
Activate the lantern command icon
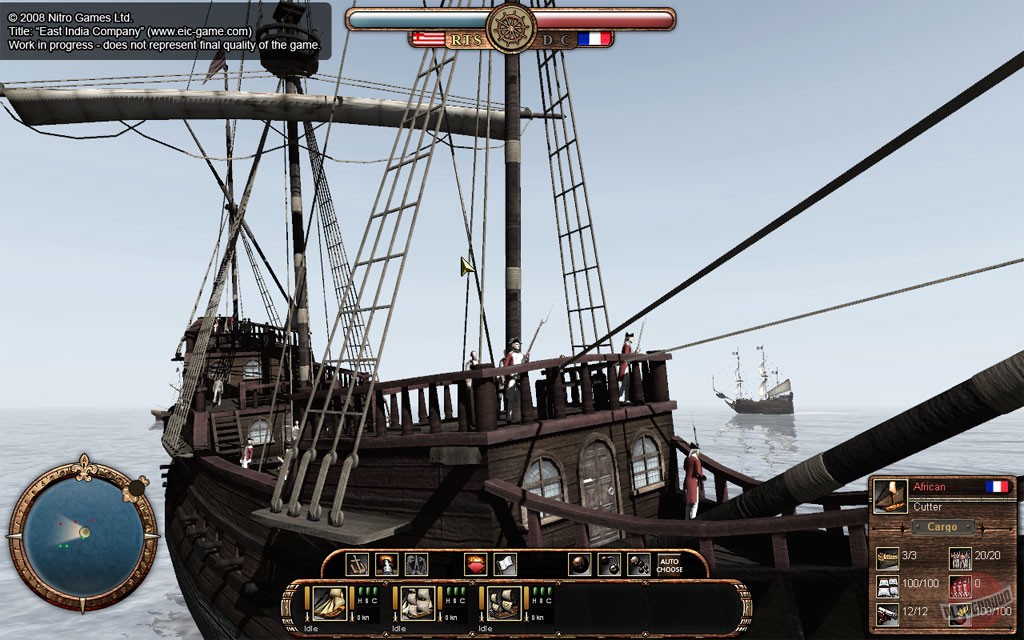(x=386, y=564)
